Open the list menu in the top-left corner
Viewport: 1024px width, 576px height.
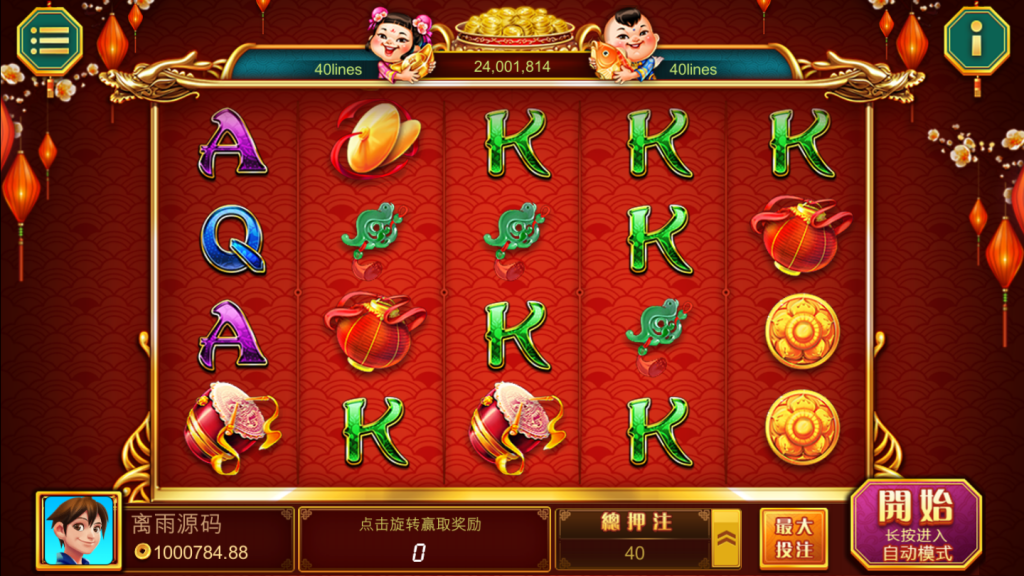[50, 41]
